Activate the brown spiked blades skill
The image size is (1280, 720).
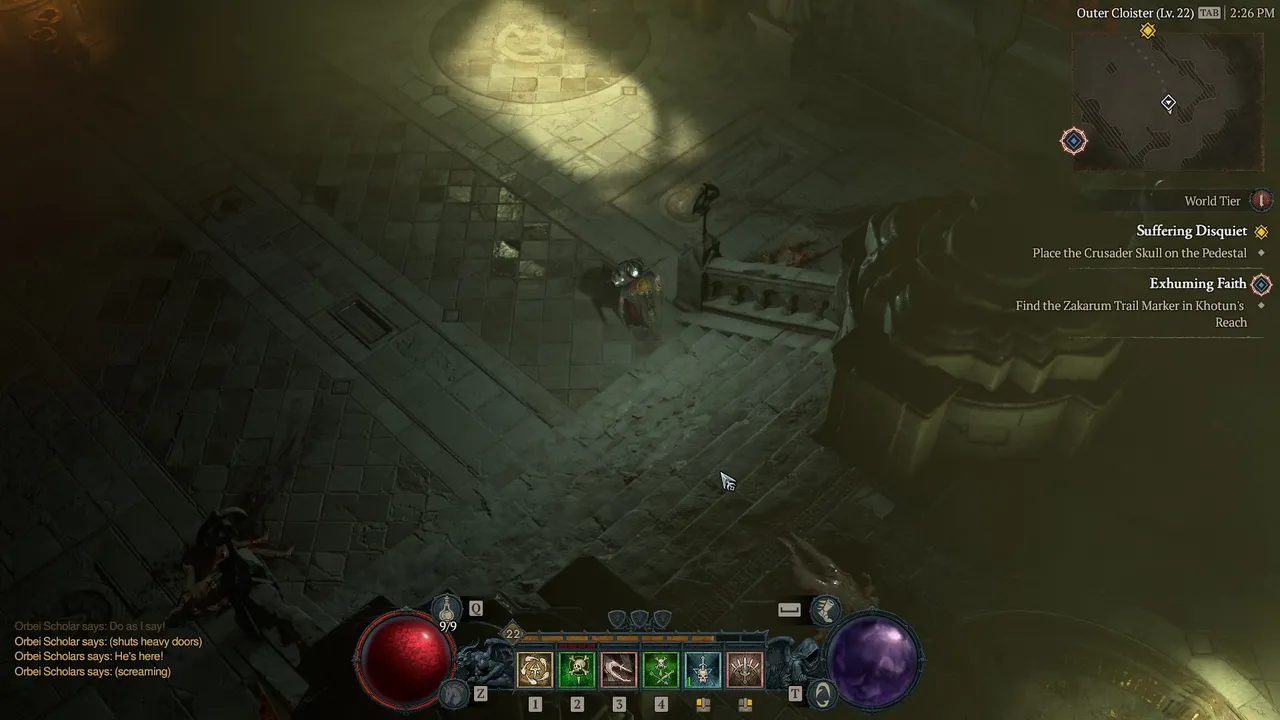point(745,669)
